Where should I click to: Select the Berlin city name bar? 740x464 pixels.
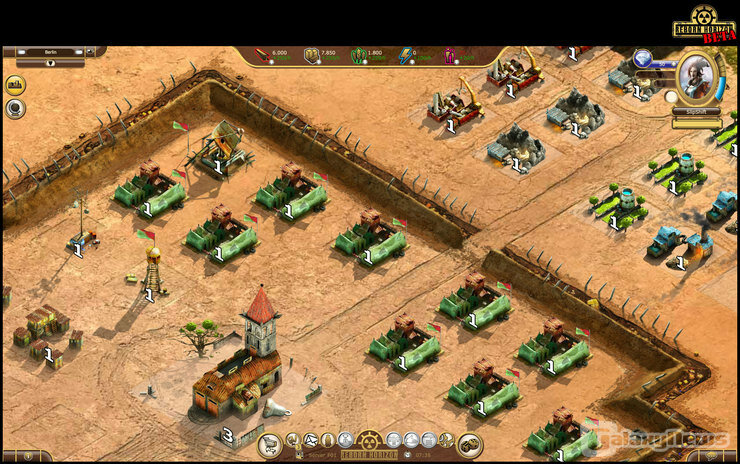[x=50, y=52]
